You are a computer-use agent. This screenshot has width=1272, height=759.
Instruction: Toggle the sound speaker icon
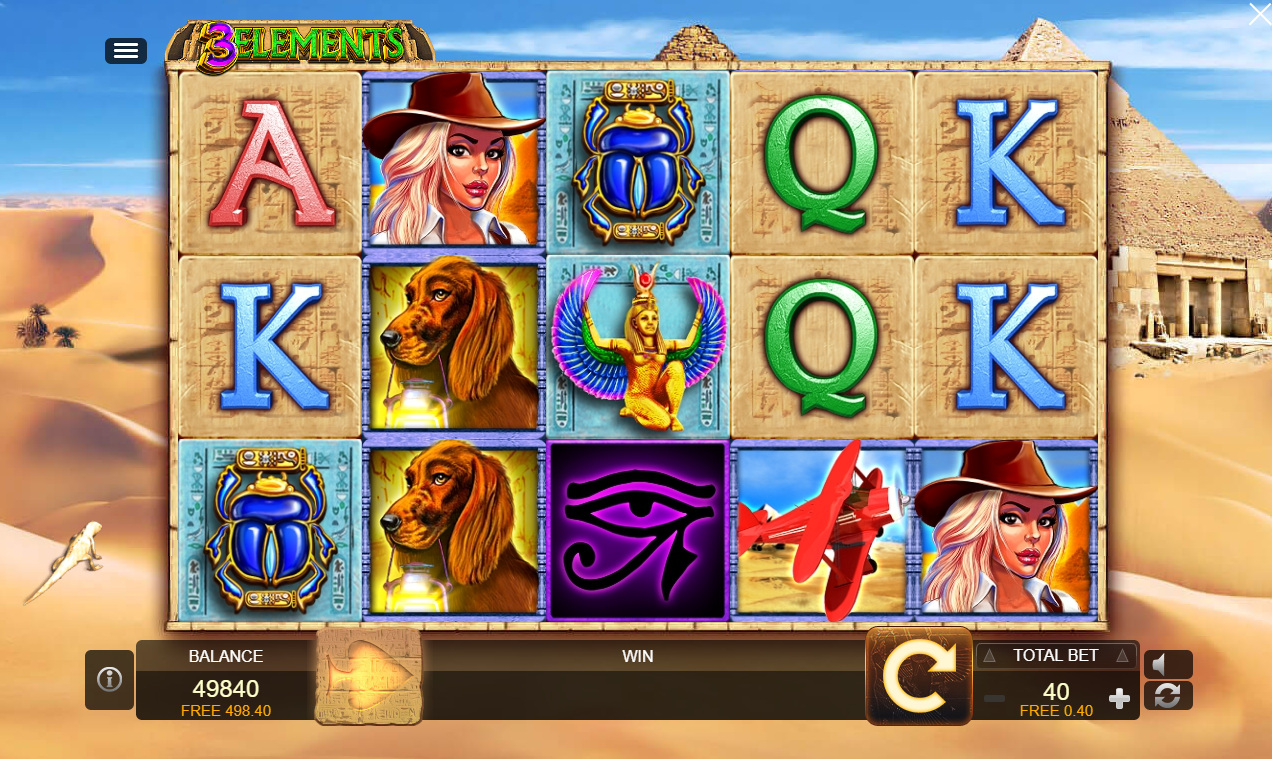(1167, 665)
